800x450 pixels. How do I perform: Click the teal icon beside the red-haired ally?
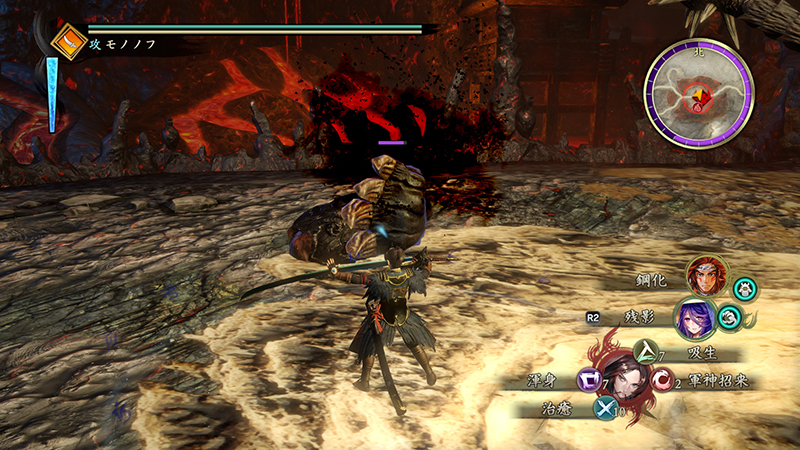click(x=745, y=289)
